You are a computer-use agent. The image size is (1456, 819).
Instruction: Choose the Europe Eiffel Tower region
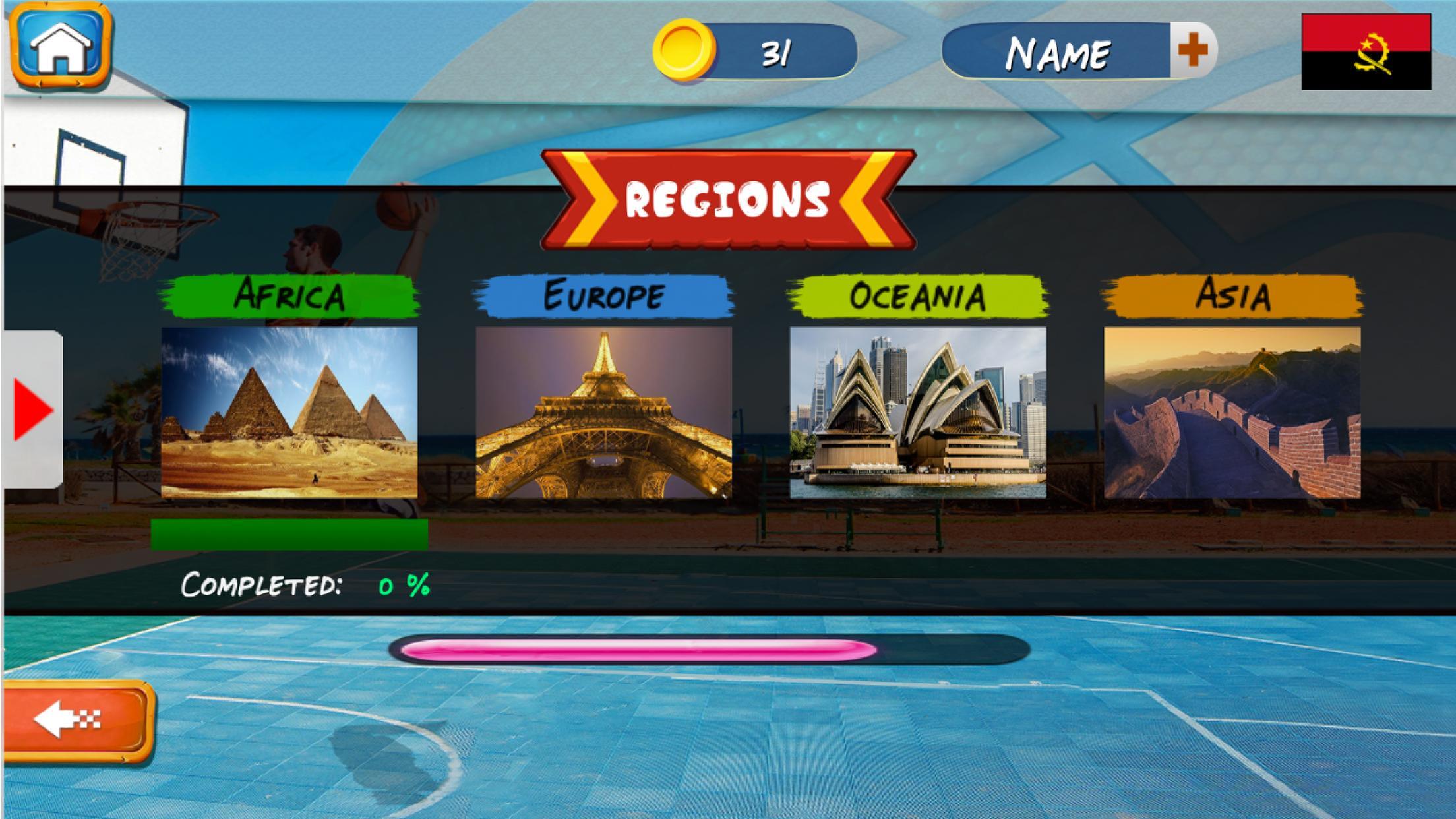[603, 412]
